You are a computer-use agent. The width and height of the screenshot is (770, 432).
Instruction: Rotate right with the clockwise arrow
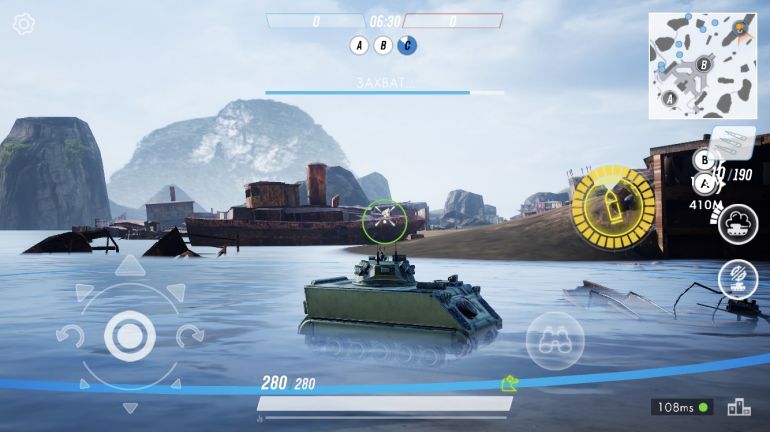point(190,336)
